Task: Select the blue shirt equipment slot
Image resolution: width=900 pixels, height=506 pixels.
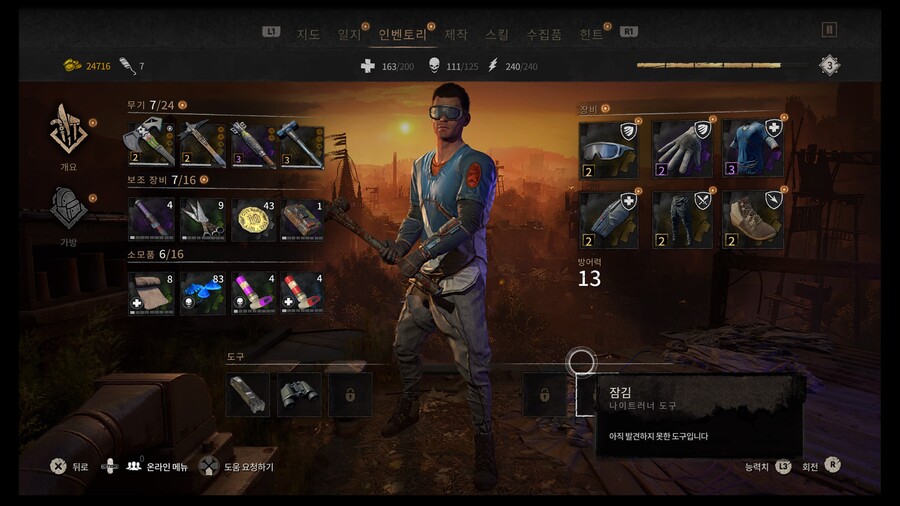Action: pos(753,149)
